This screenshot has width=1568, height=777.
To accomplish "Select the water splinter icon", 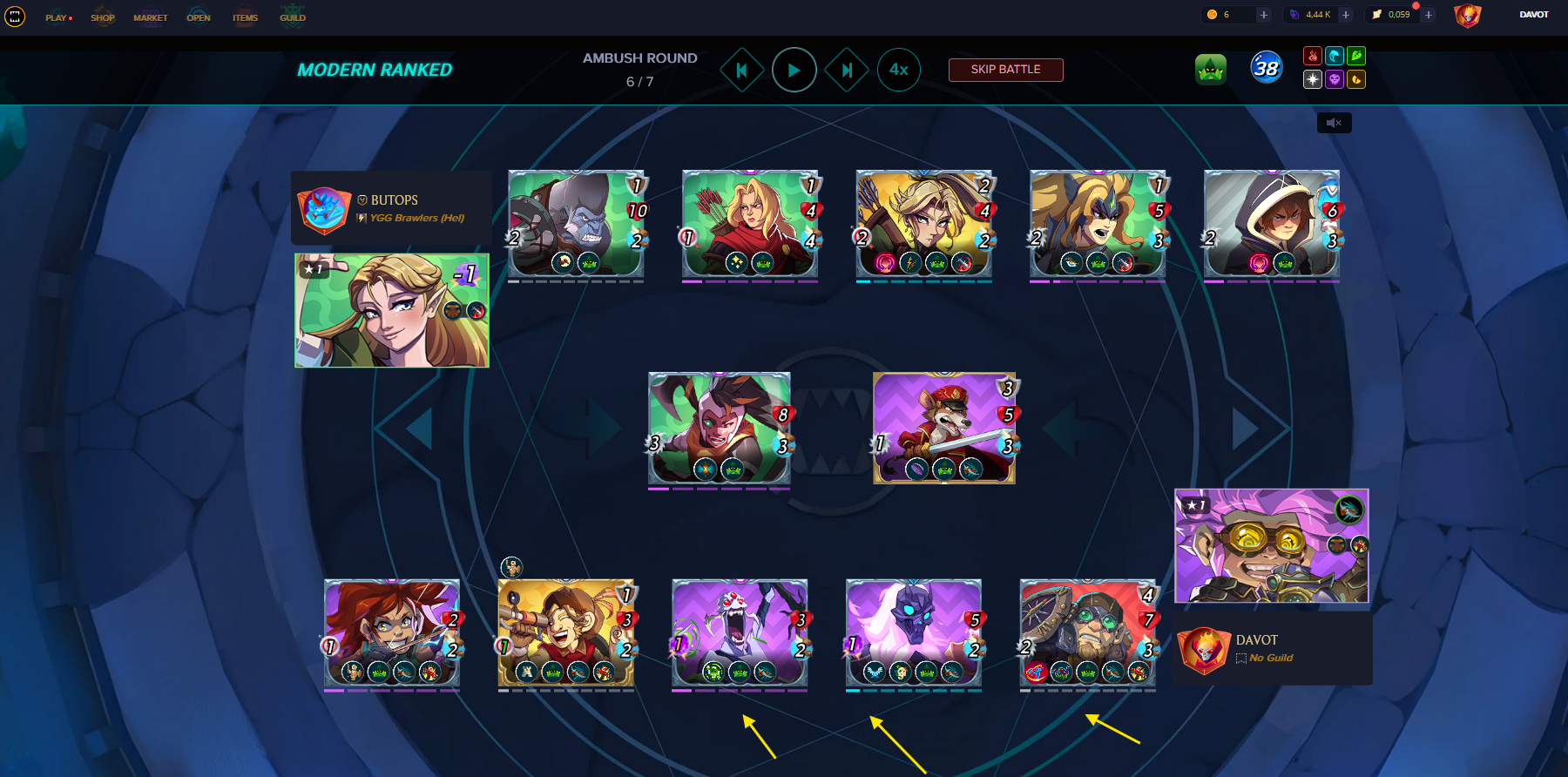I will coord(1335,56).
